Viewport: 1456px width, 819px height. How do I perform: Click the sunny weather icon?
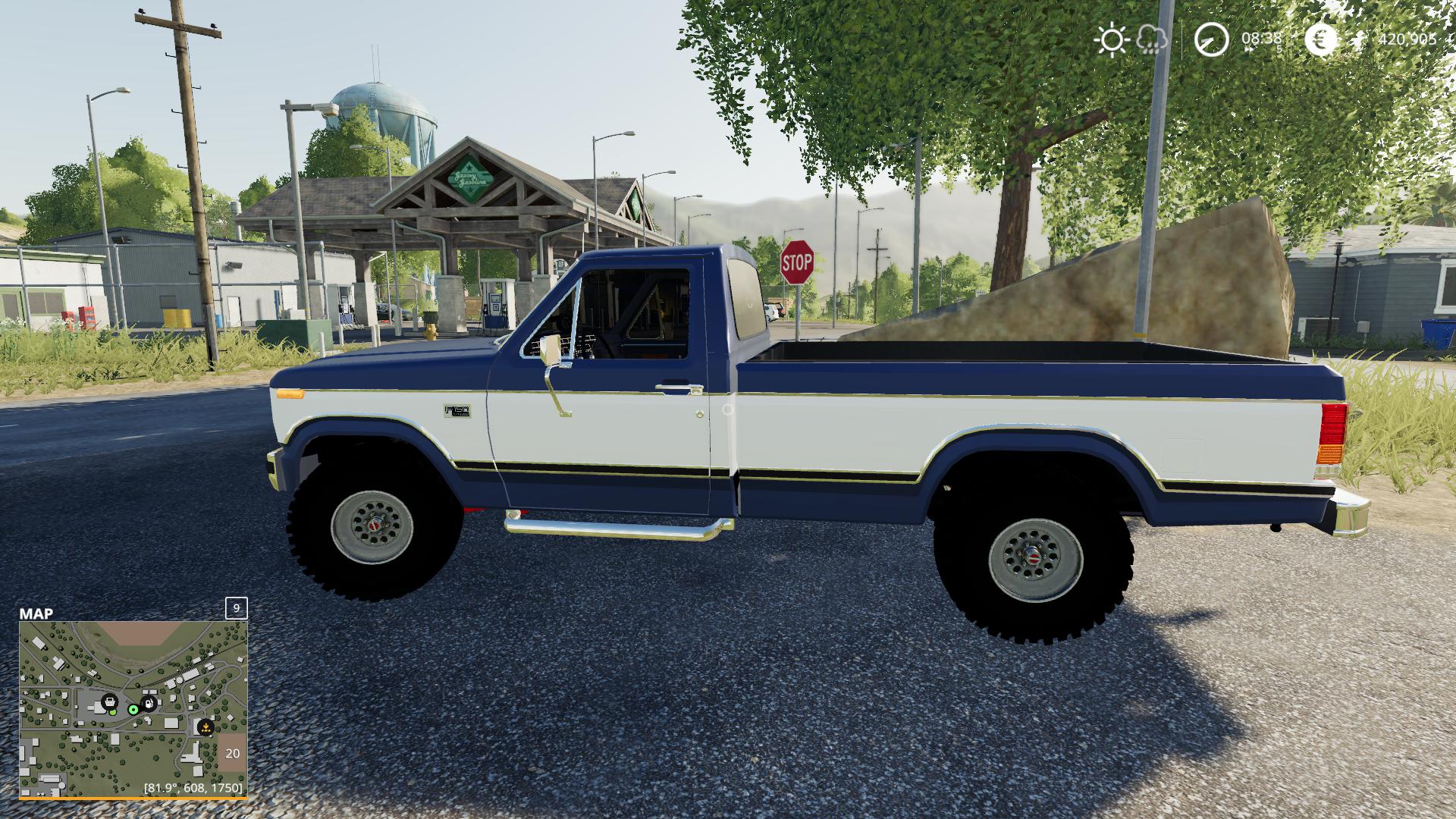point(1112,39)
